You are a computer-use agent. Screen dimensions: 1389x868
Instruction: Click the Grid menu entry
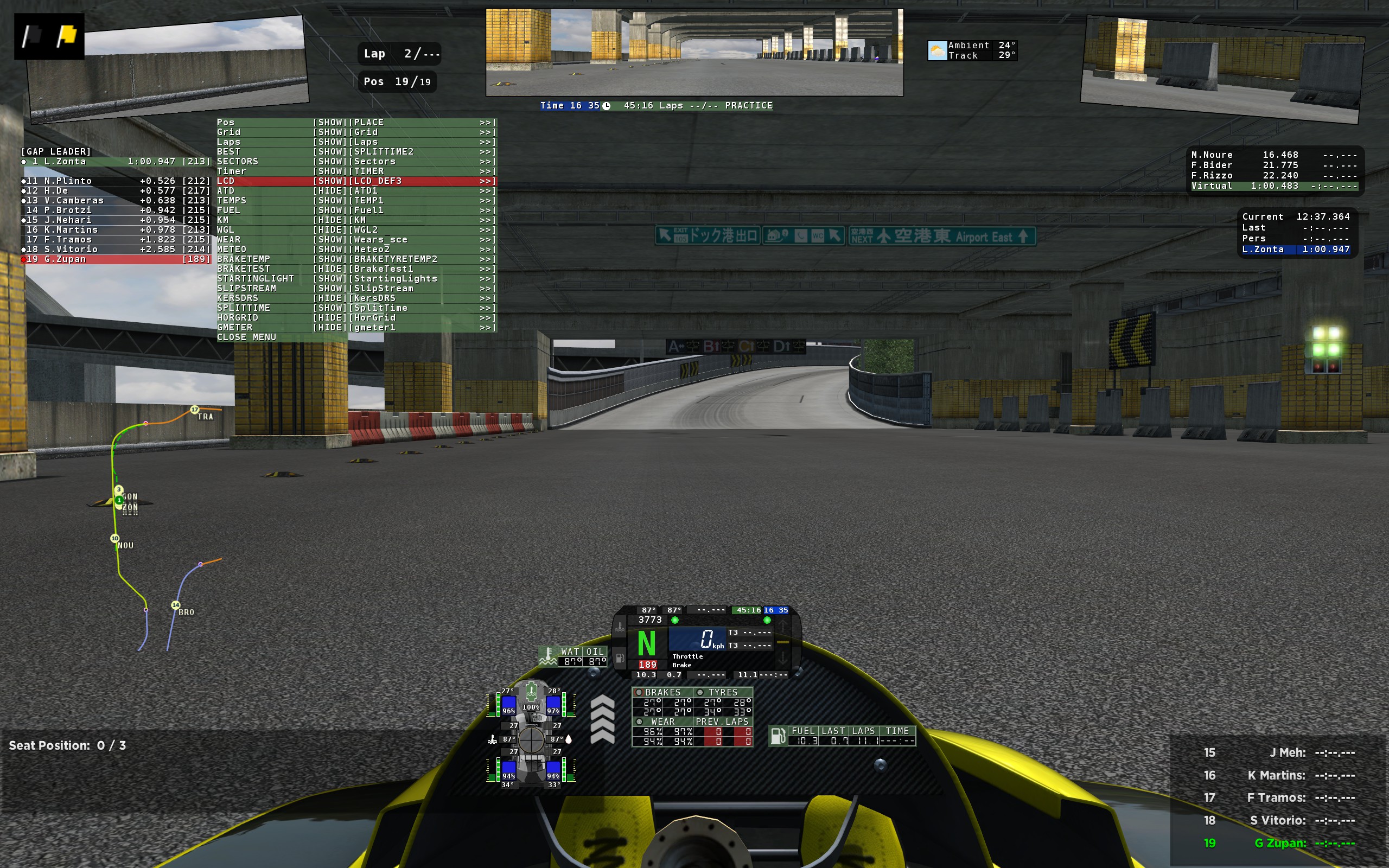(x=356, y=132)
